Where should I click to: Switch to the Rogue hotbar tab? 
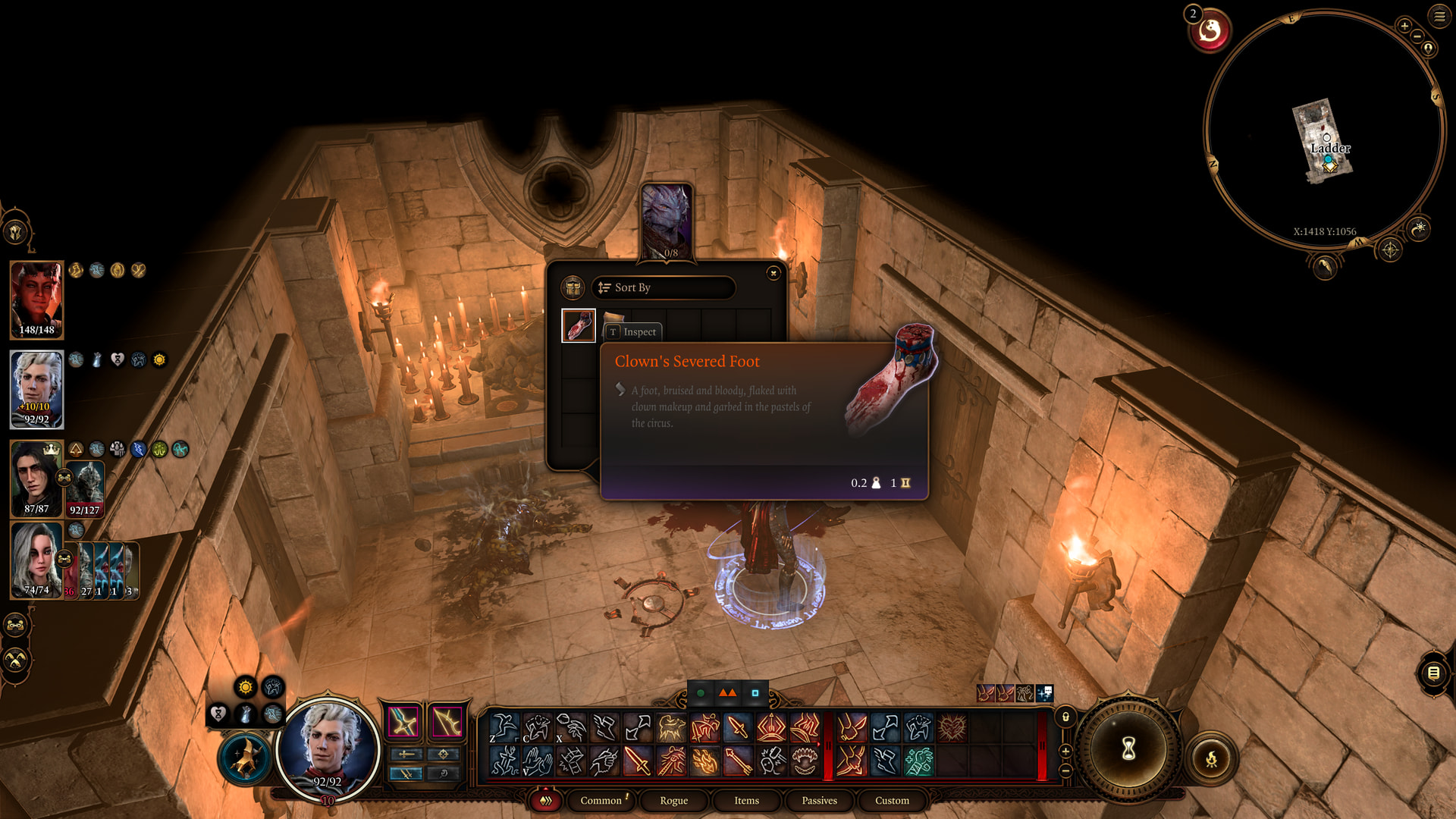[x=673, y=800]
